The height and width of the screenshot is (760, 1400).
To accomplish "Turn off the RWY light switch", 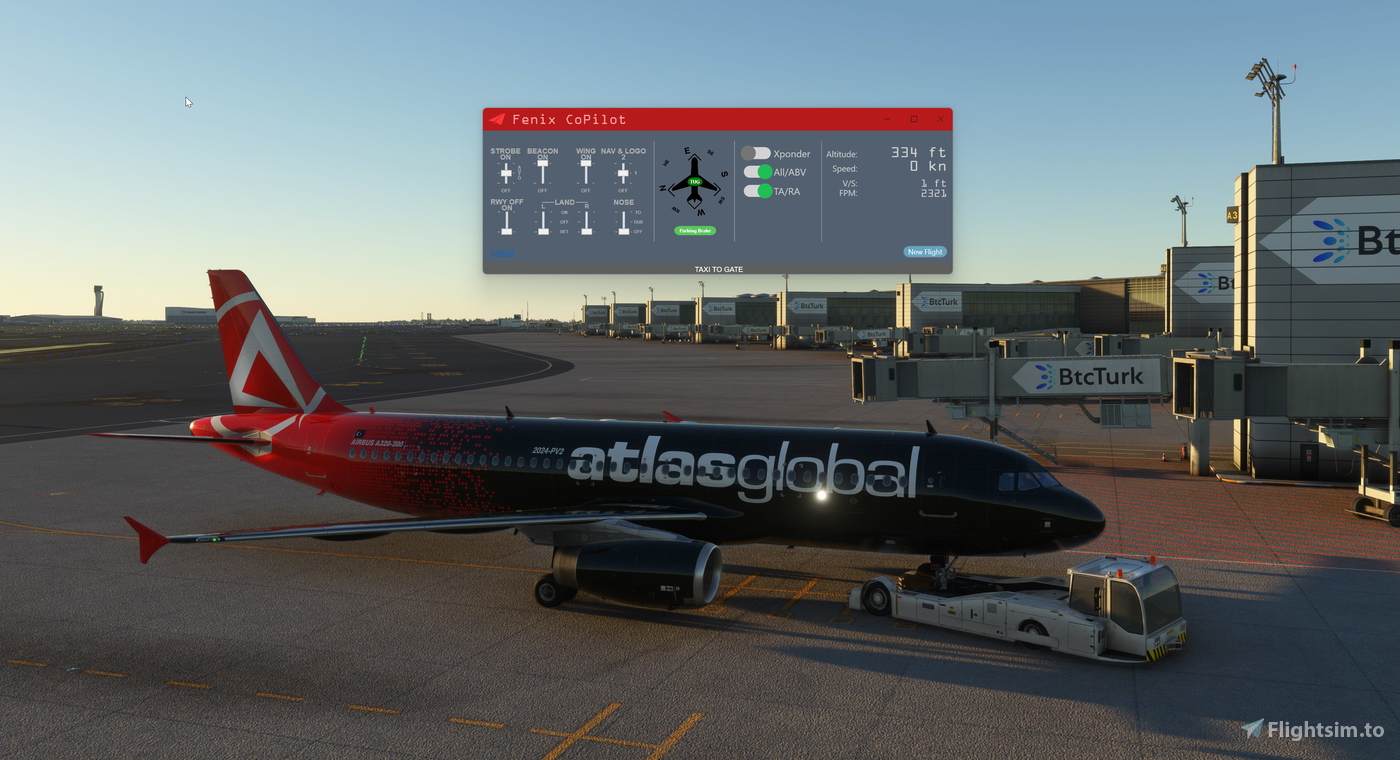I will pyautogui.click(x=506, y=231).
